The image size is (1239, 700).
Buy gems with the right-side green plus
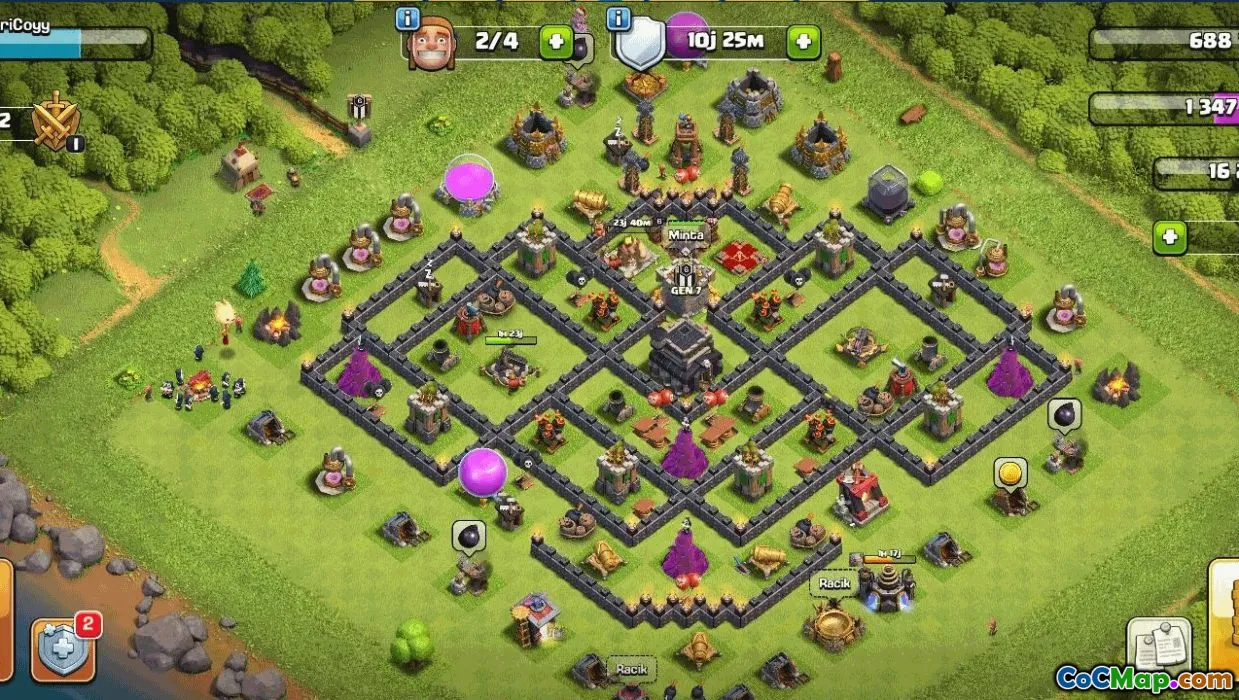click(1170, 237)
